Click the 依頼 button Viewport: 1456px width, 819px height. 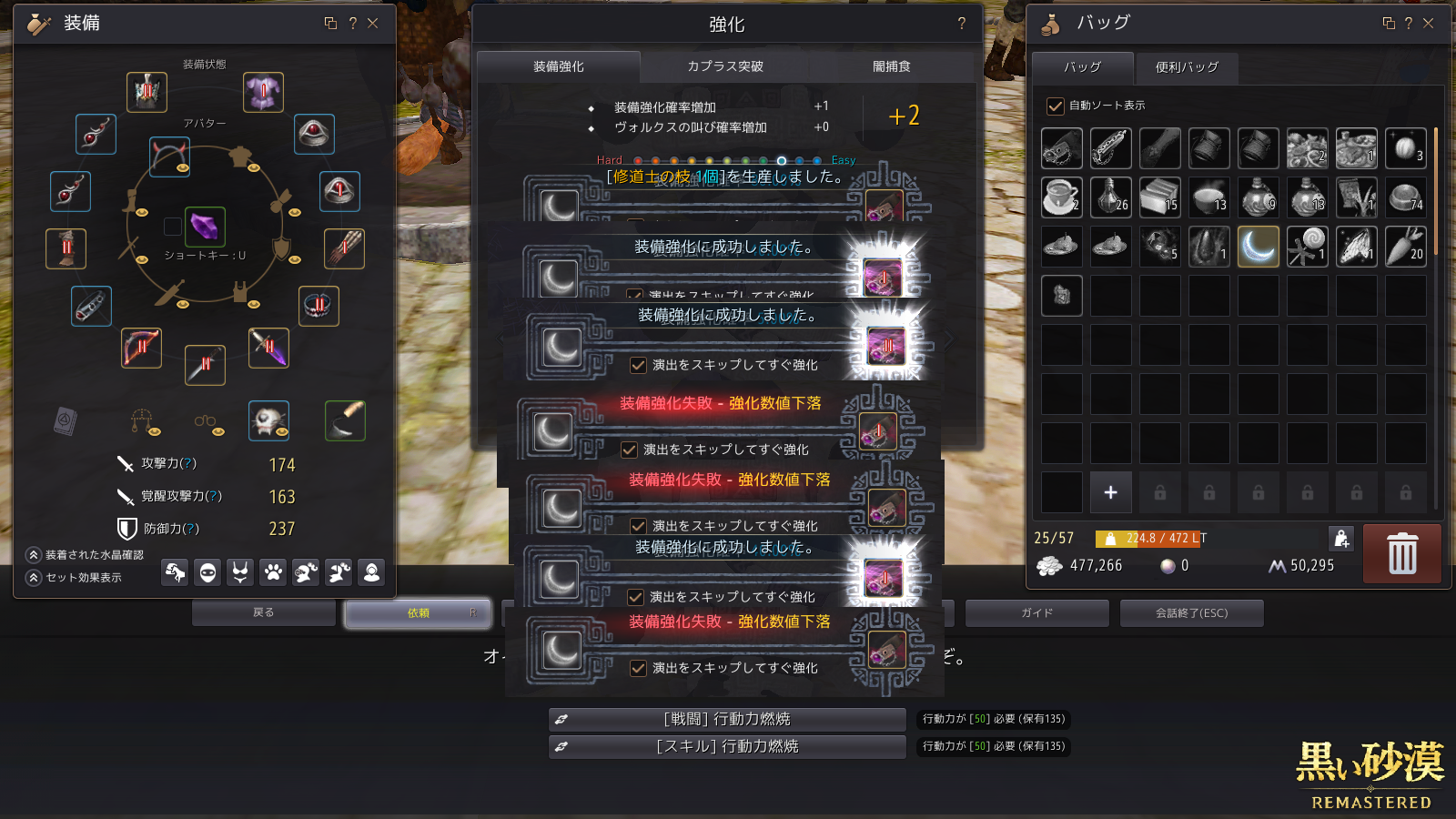tap(419, 613)
